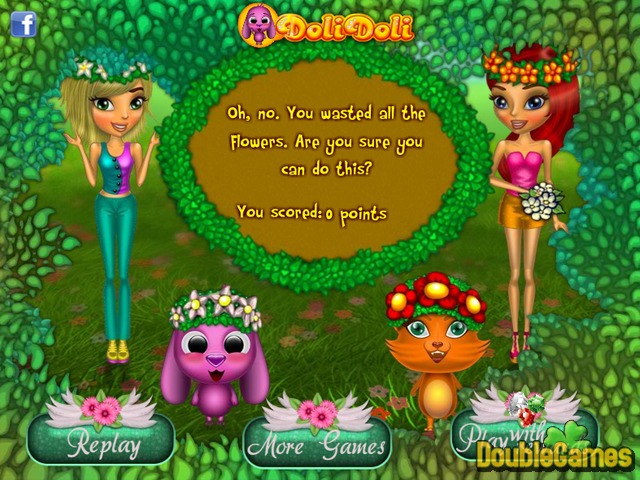
Task: Click the Replay button
Action: (101, 441)
